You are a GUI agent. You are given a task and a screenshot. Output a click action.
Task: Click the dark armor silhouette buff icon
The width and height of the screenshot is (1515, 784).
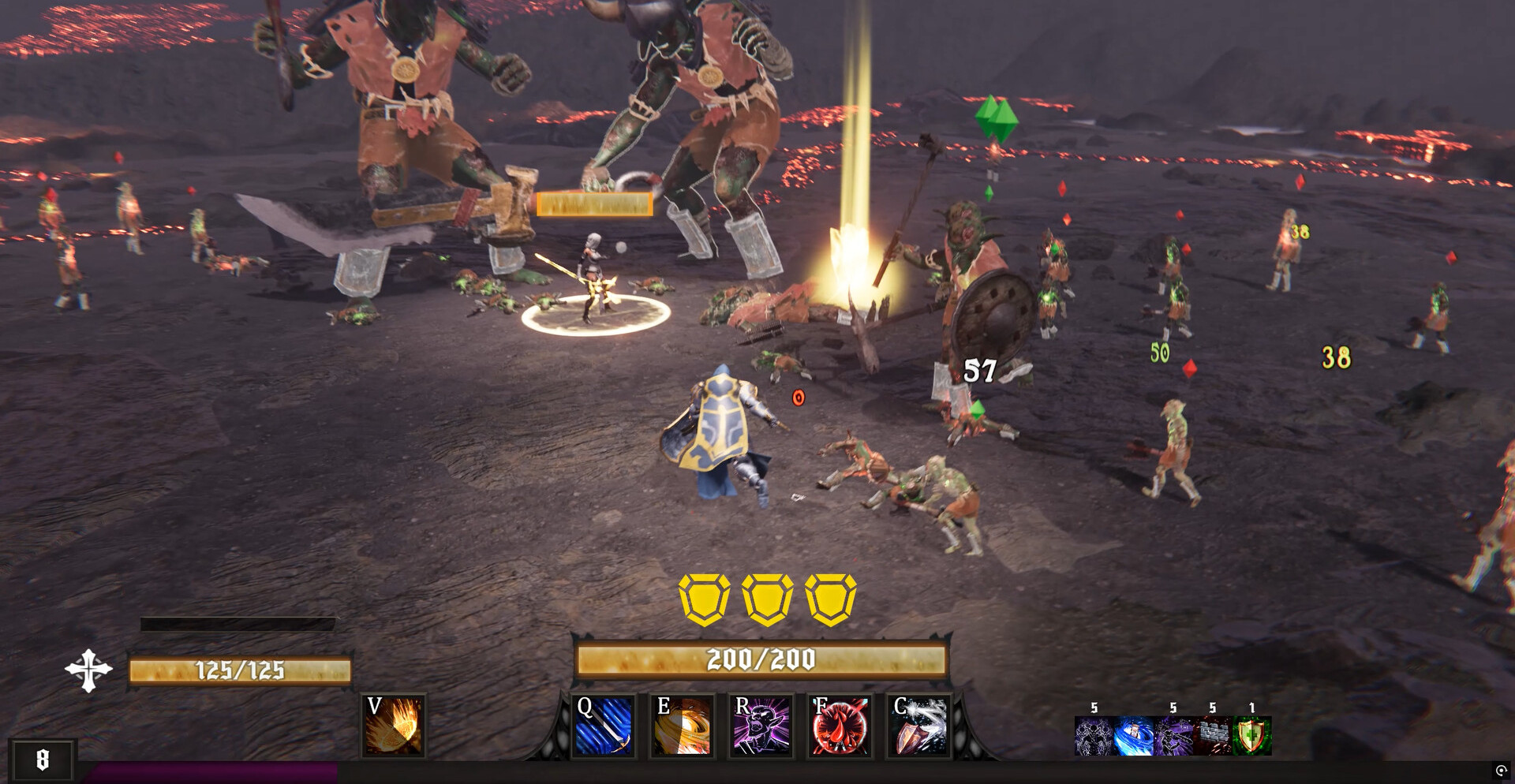tap(1094, 736)
